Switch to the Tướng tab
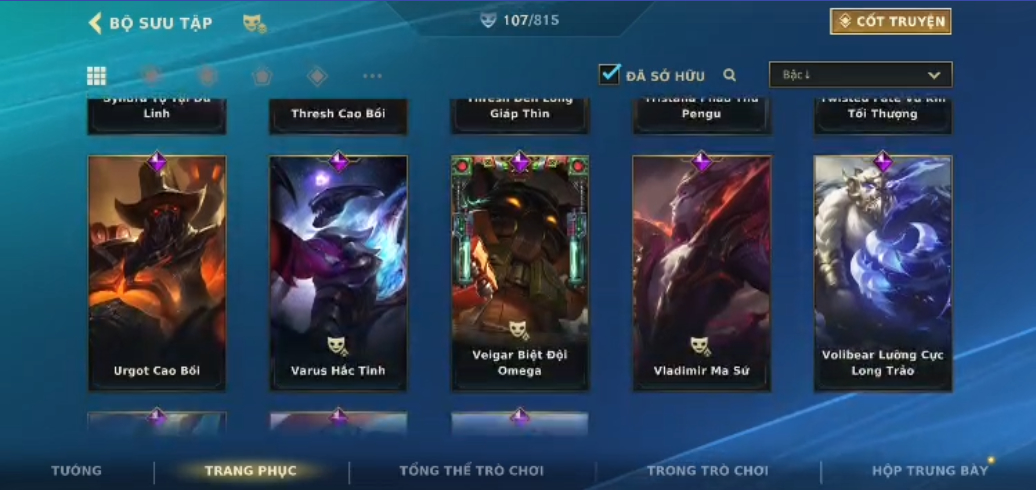The image size is (1036, 490). pos(77,470)
